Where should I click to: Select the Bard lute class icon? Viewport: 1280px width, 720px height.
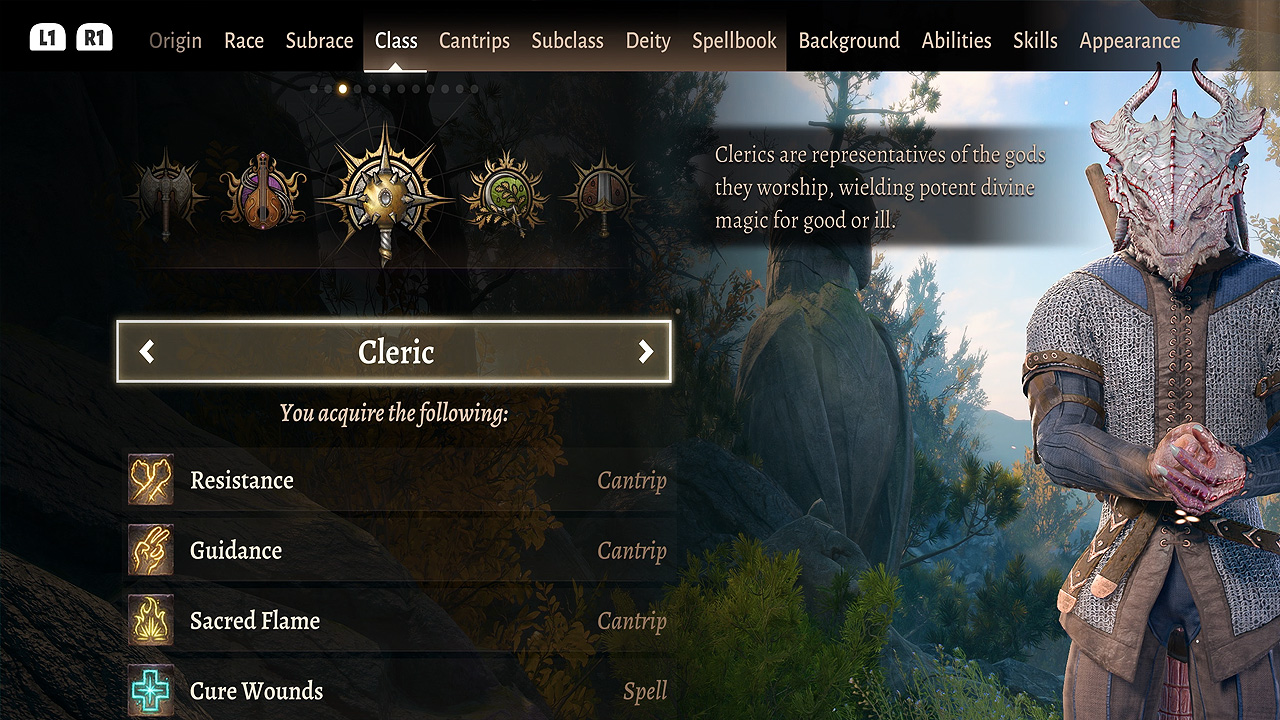[263, 190]
